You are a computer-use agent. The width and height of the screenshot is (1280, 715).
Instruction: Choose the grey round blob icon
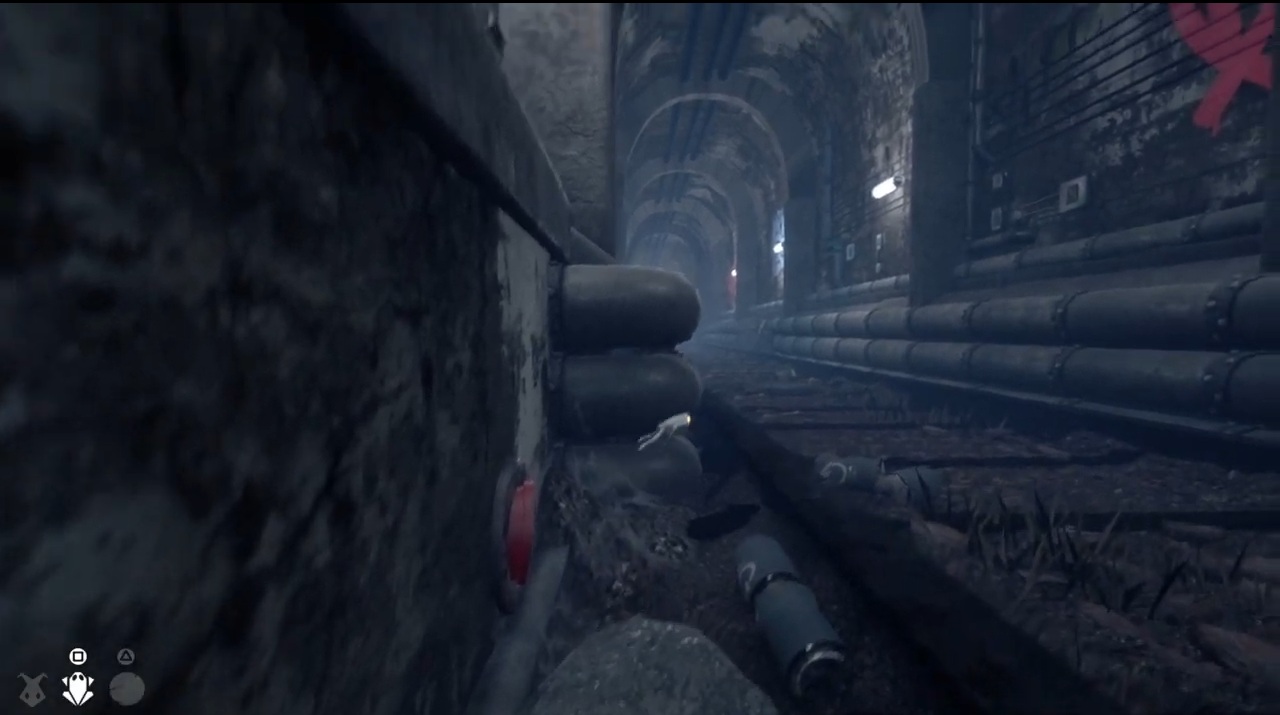coord(127,689)
